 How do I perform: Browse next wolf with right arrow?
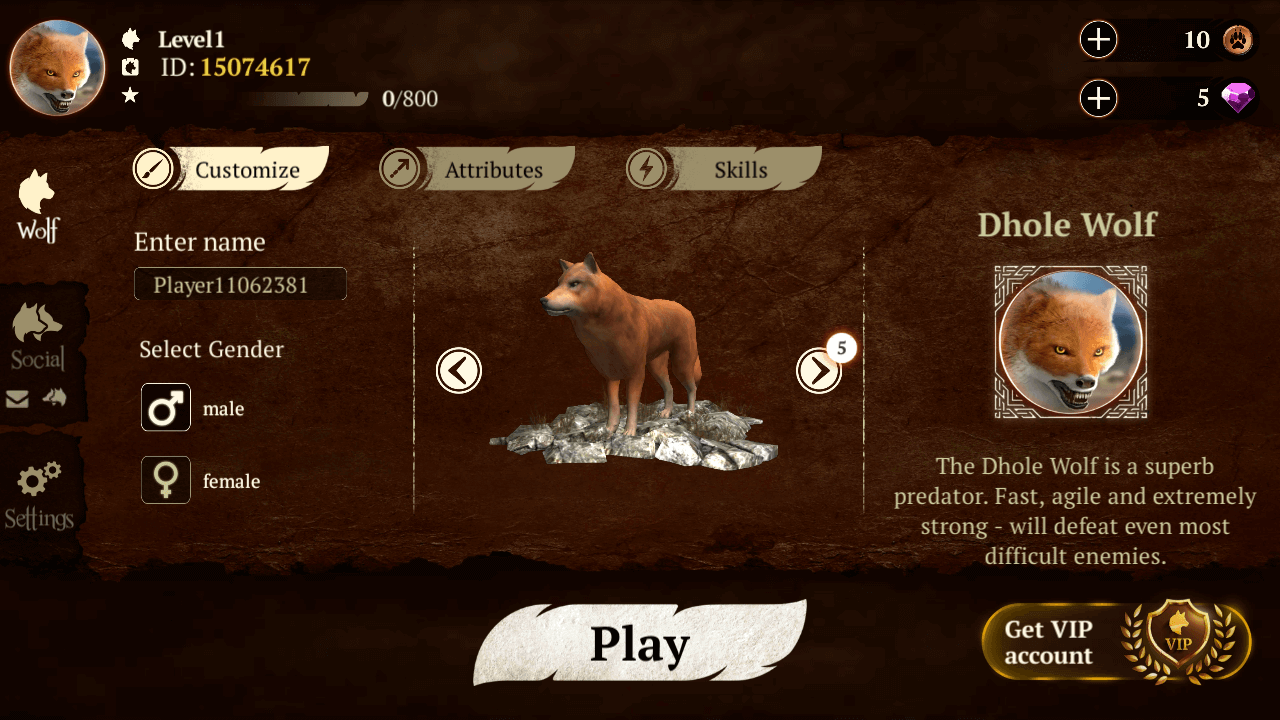pyautogui.click(x=820, y=370)
